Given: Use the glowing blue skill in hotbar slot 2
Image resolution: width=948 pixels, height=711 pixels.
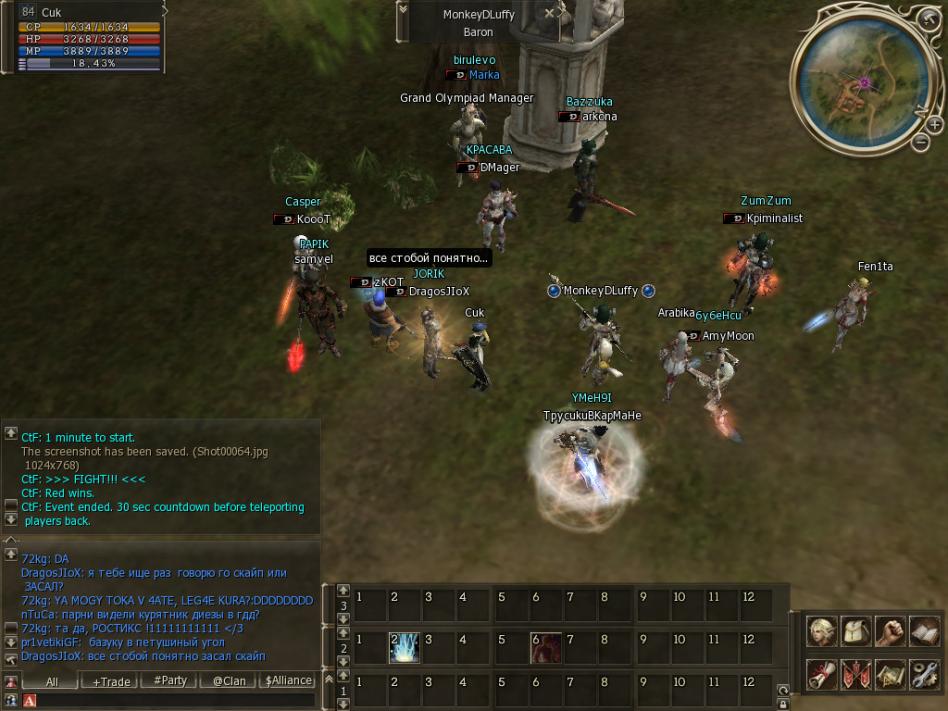Looking at the screenshot, I should (403, 647).
